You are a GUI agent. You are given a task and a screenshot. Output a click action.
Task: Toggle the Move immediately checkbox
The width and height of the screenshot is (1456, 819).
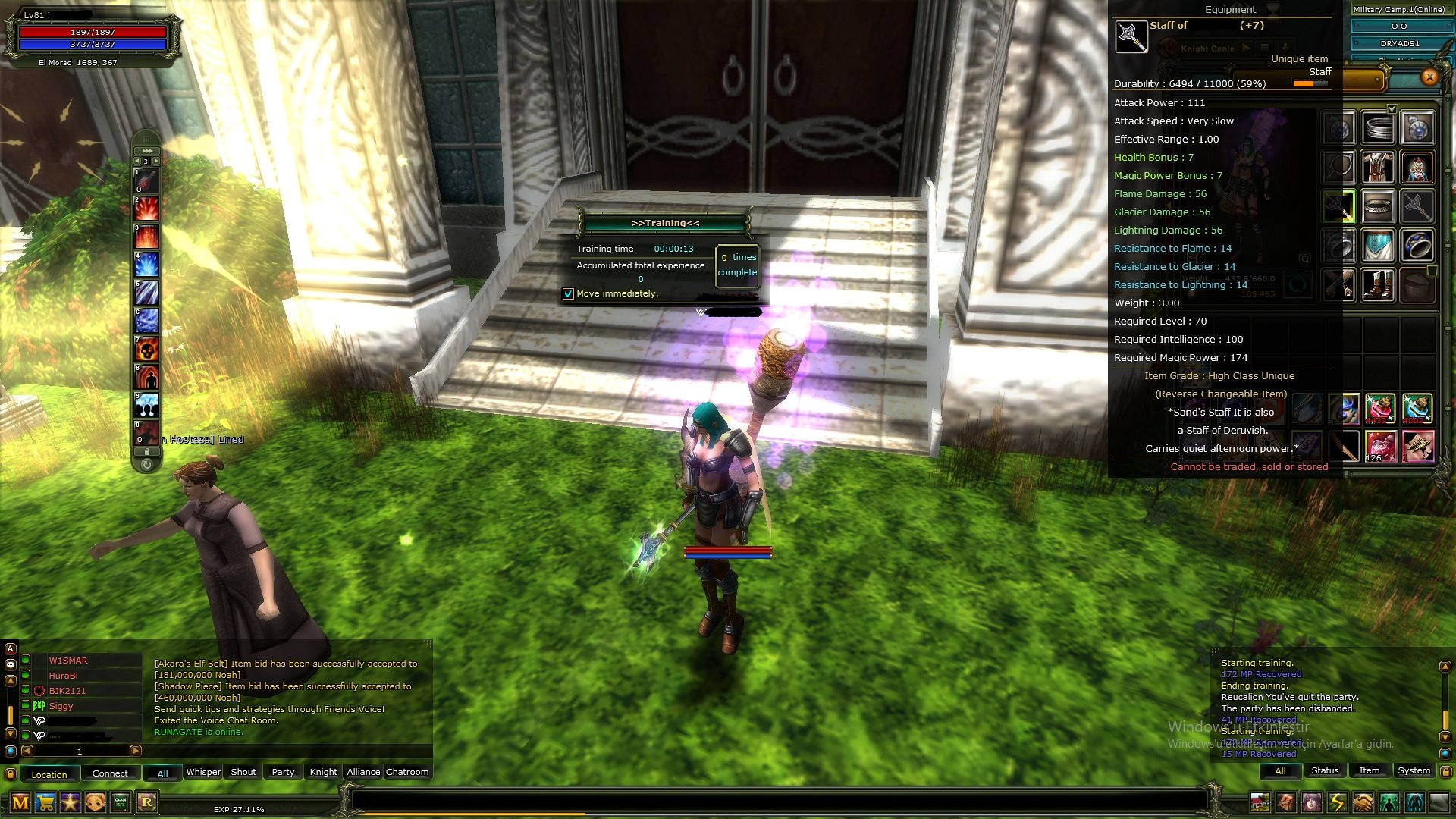(568, 294)
